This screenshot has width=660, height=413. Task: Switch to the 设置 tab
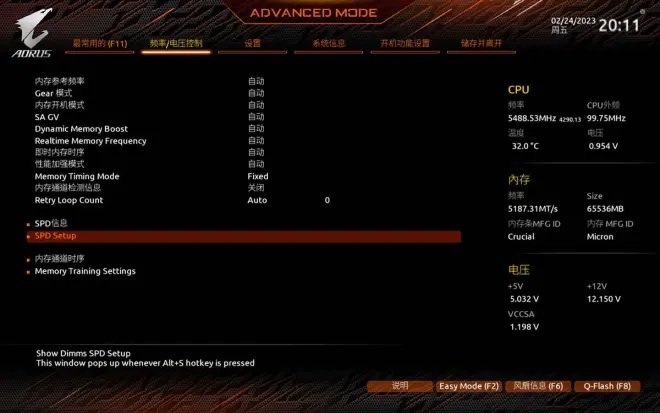pos(252,44)
